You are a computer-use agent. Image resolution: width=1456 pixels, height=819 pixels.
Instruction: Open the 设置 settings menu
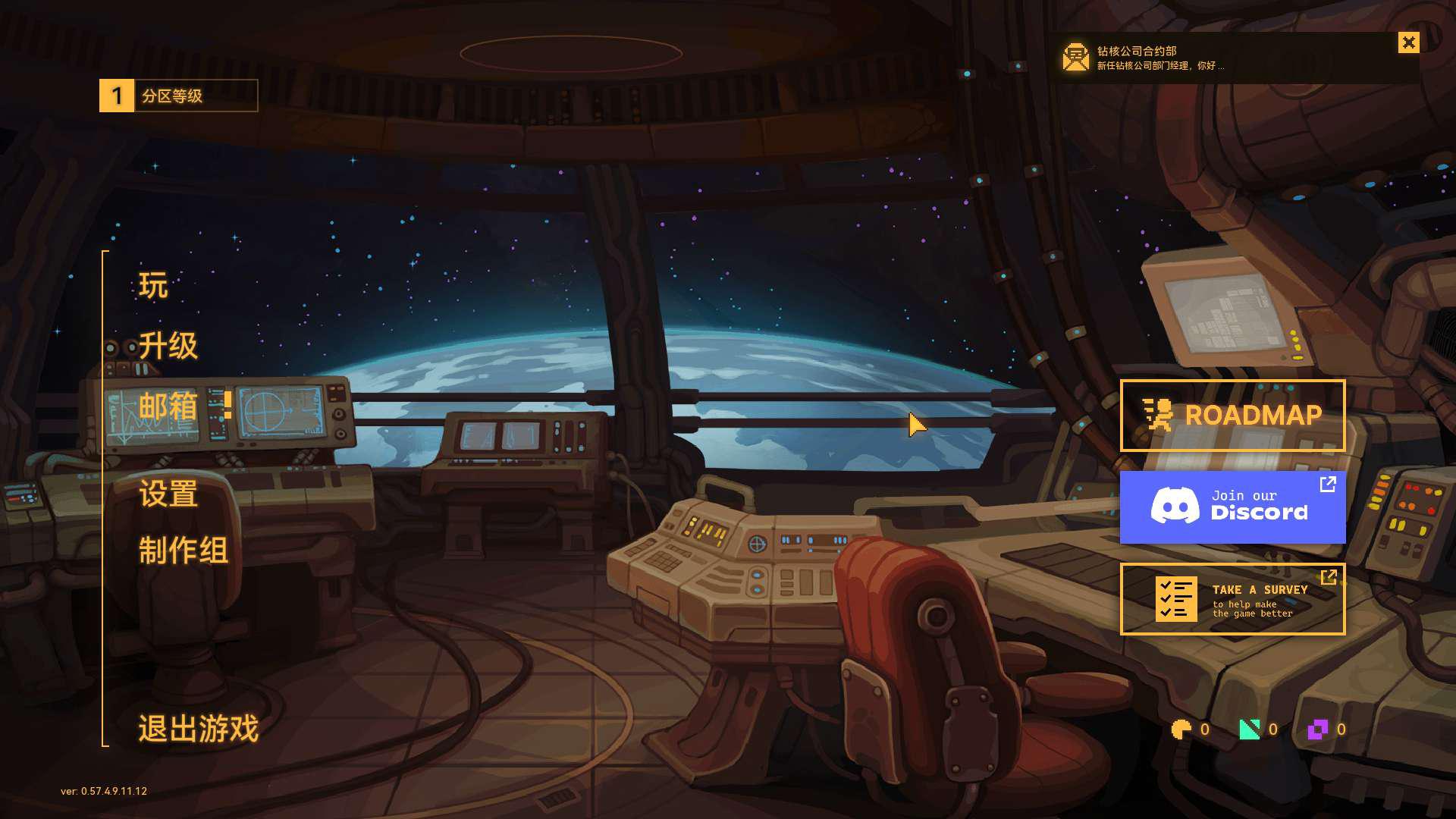(168, 494)
